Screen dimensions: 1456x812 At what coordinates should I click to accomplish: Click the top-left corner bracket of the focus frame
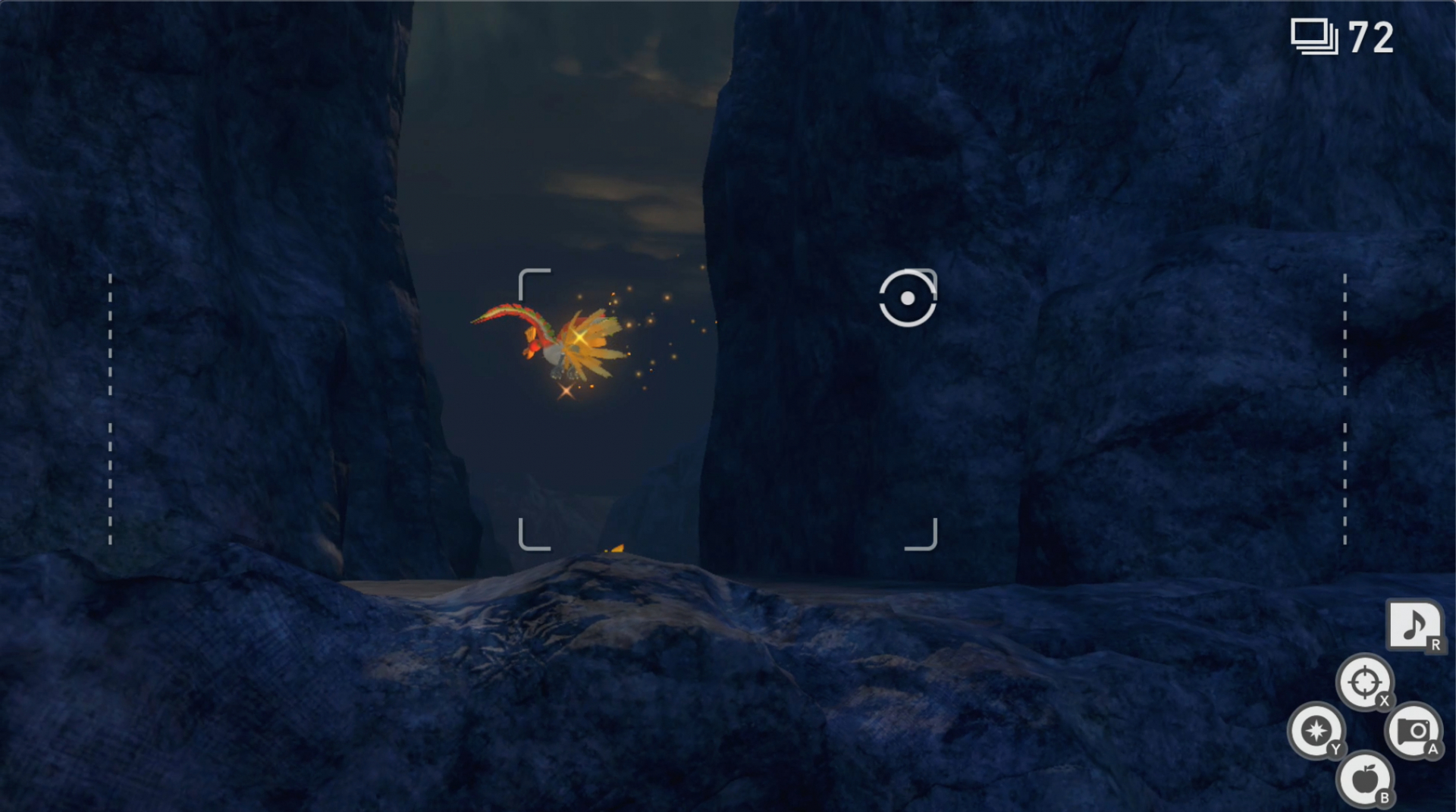click(x=532, y=282)
